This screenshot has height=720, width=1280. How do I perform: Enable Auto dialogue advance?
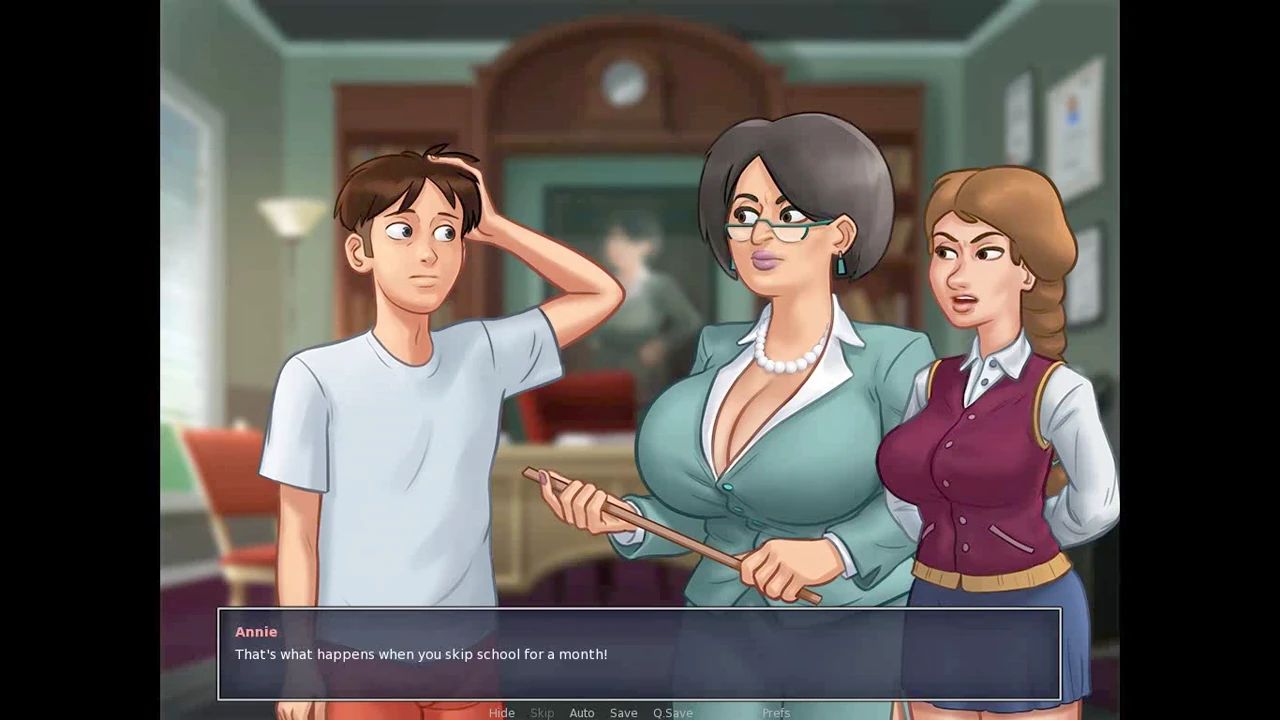pos(582,713)
